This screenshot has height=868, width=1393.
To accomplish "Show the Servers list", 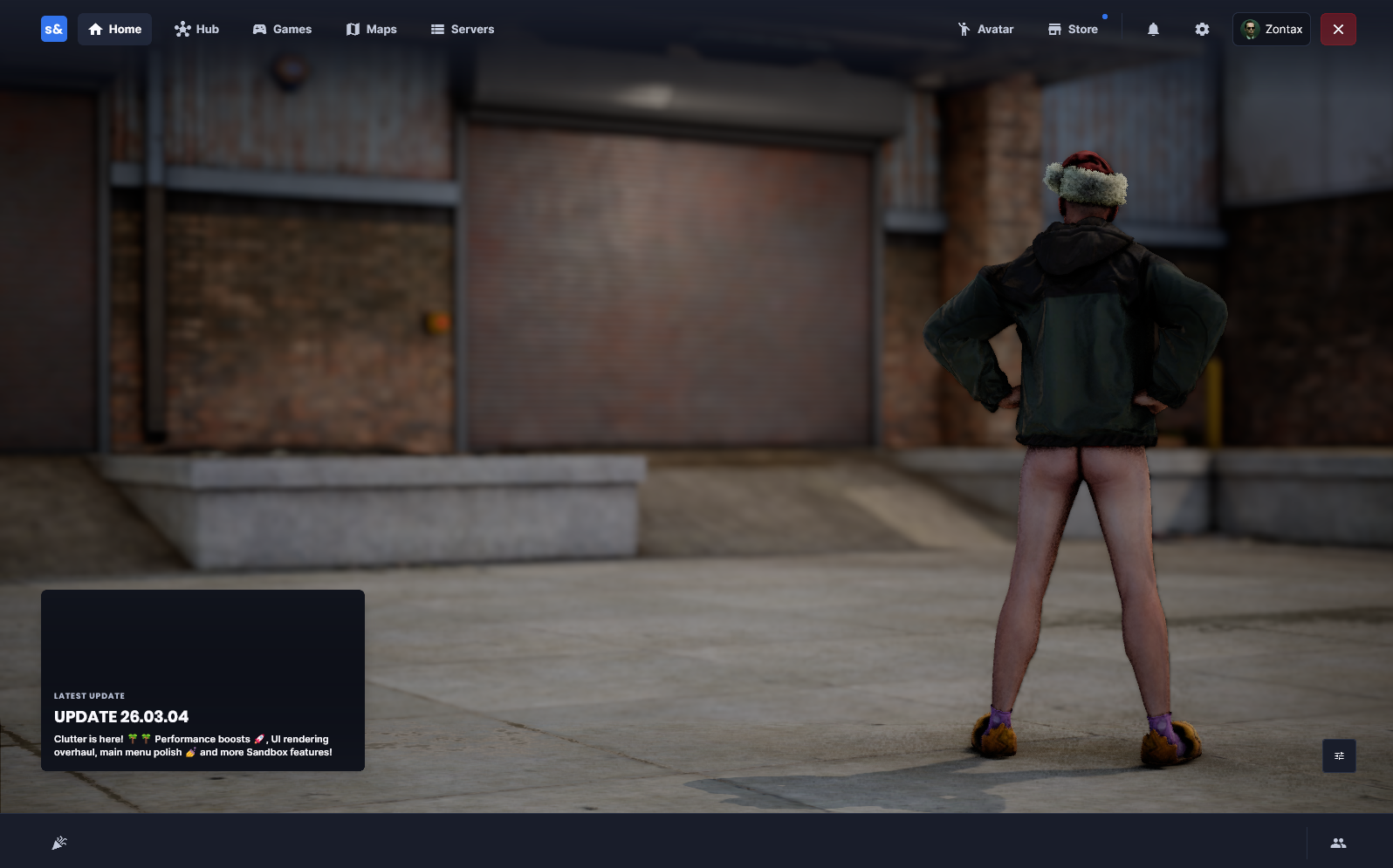I will click(x=463, y=29).
